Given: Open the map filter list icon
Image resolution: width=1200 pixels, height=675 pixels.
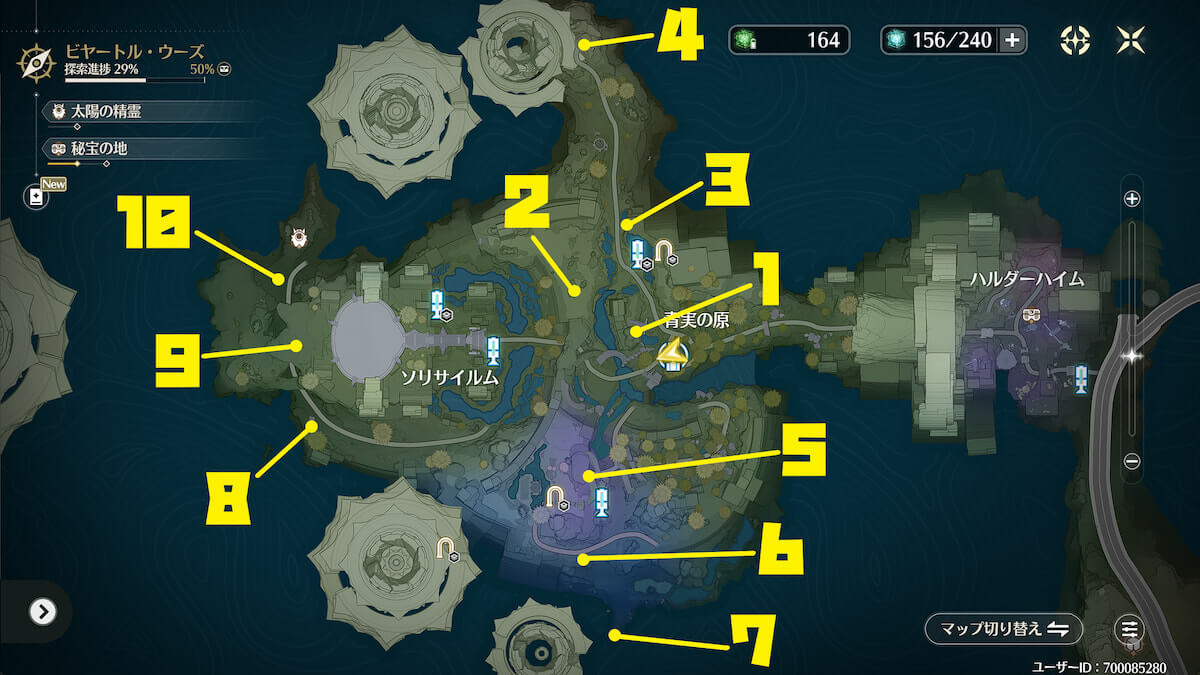Looking at the screenshot, I should [1130, 629].
